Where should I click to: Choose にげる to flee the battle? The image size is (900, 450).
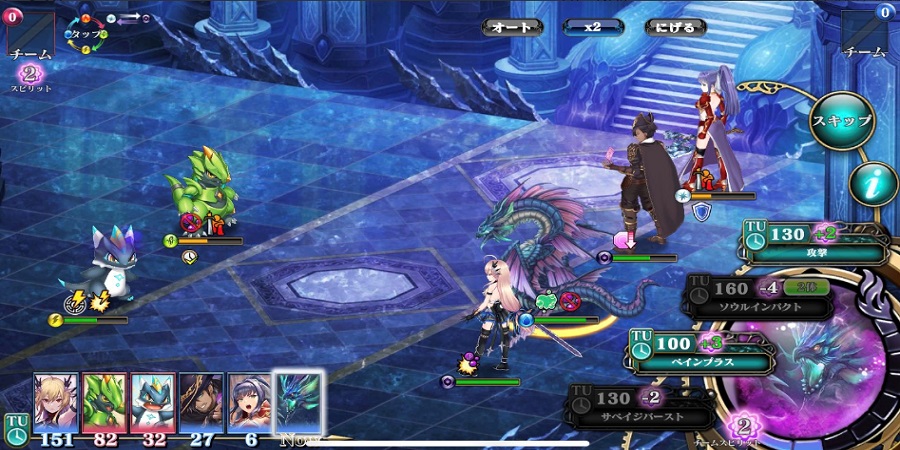[671, 27]
